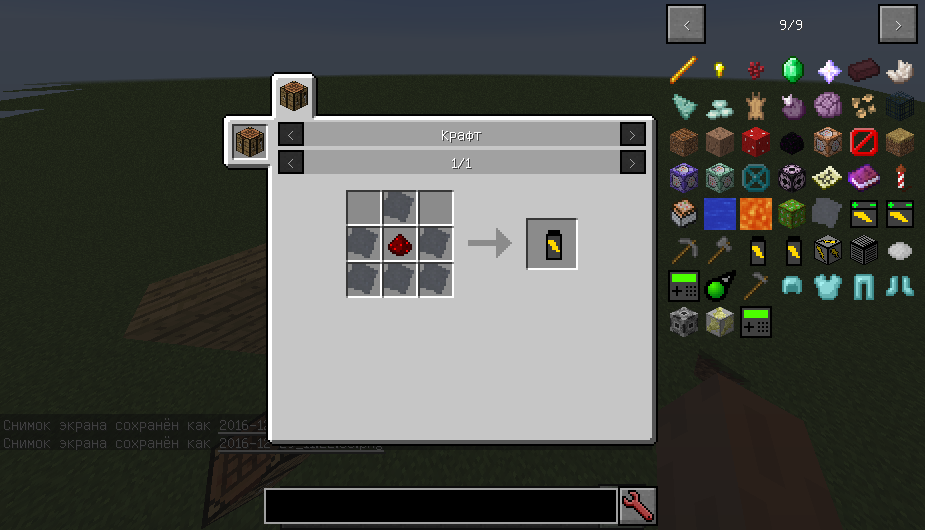Image resolution: width=925 pixels, height=530 pixels.
Task: Go to the next recipe category after Крафт
Action: pyautogui.click(x=632, y=135)
